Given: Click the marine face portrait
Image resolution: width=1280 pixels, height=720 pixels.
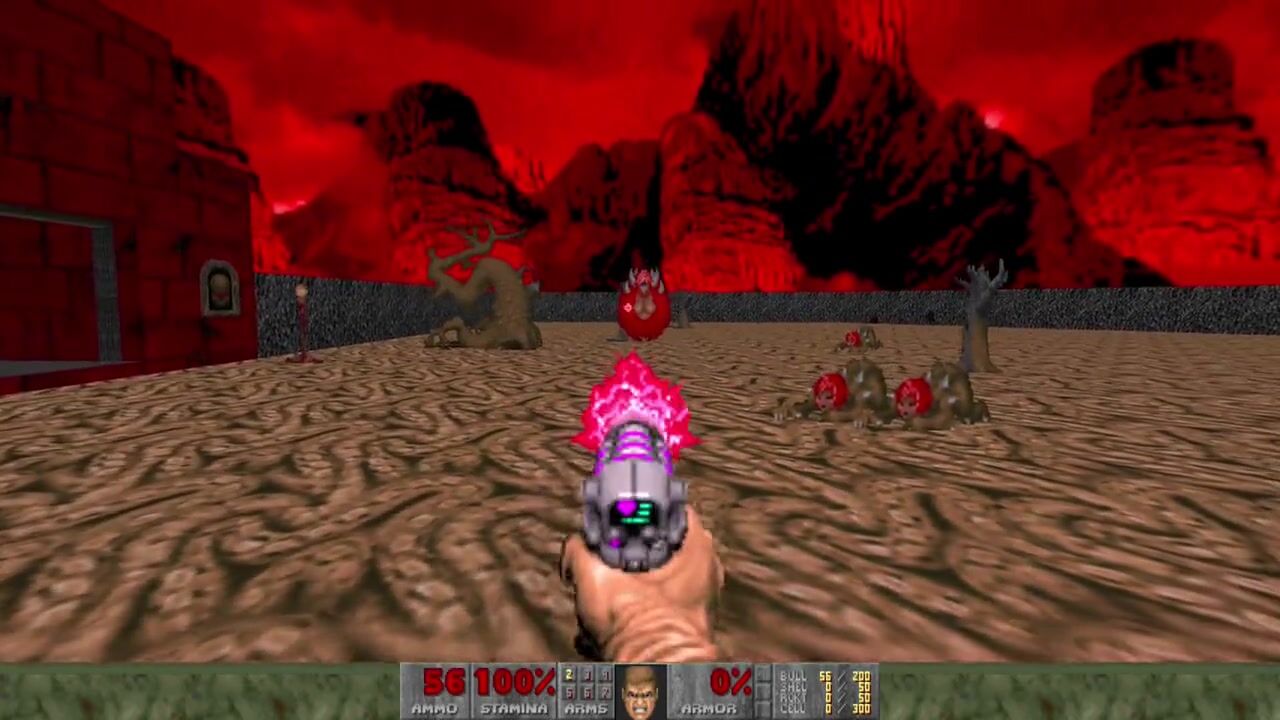Looking at the screenshot, I should (640, 692).
